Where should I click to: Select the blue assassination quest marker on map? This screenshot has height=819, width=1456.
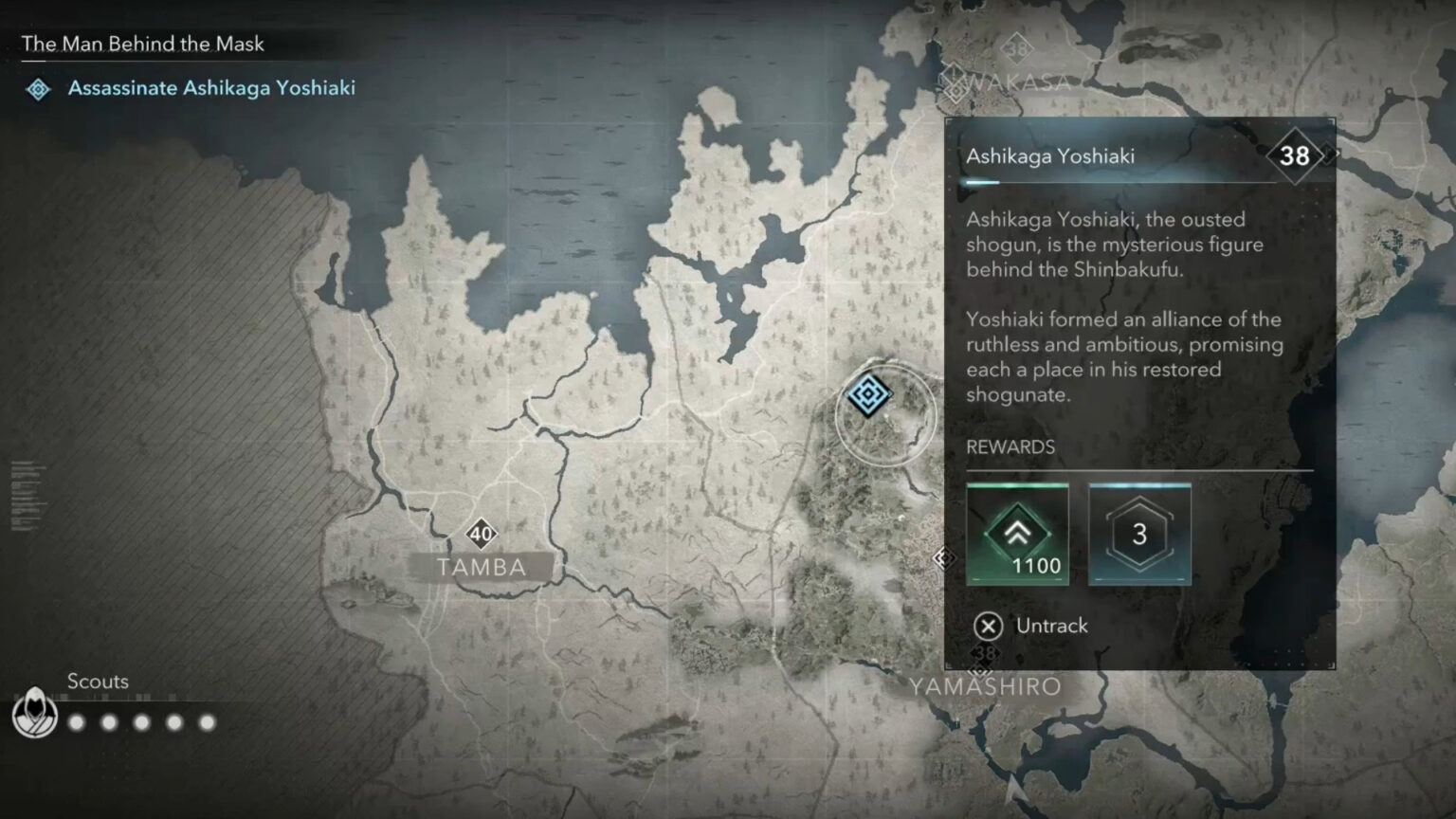point(868,396)
